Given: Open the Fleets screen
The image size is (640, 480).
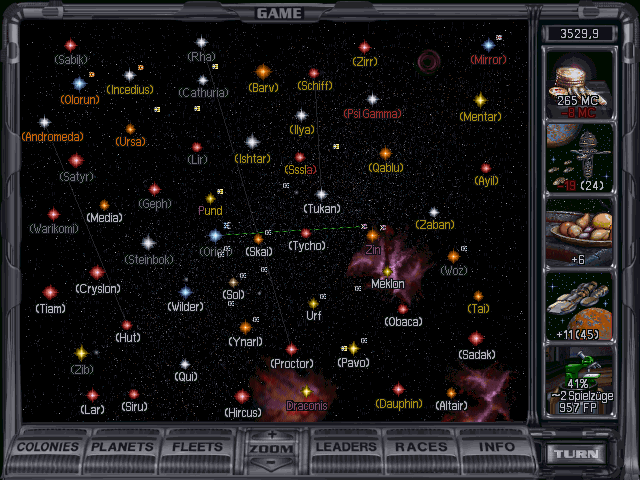Looking at the screenshot, I should coord(197,446).
